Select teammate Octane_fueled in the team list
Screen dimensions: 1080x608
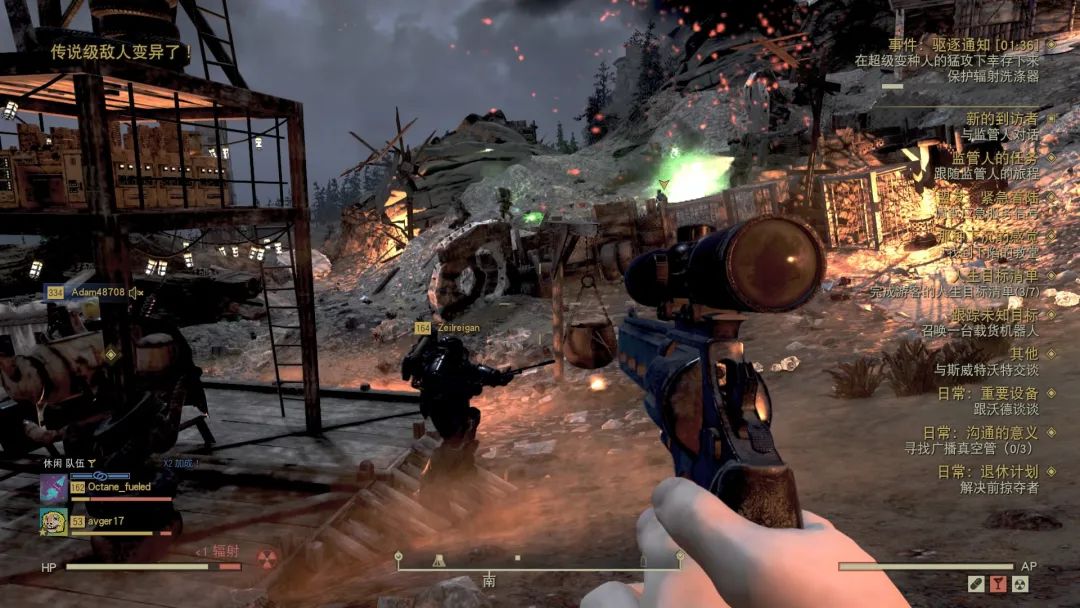coord(119,487)
